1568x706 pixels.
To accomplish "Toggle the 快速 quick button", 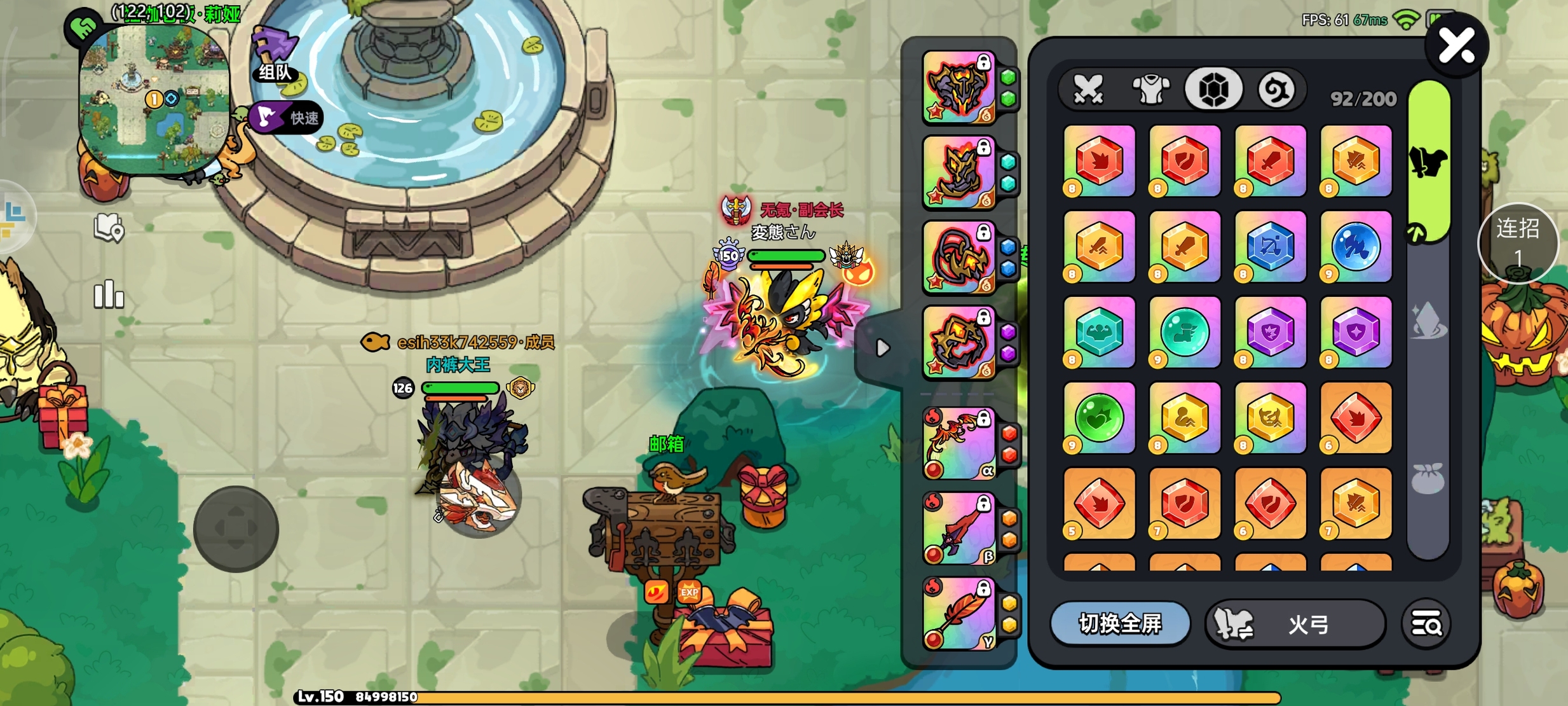I will [x=287, y=118].
